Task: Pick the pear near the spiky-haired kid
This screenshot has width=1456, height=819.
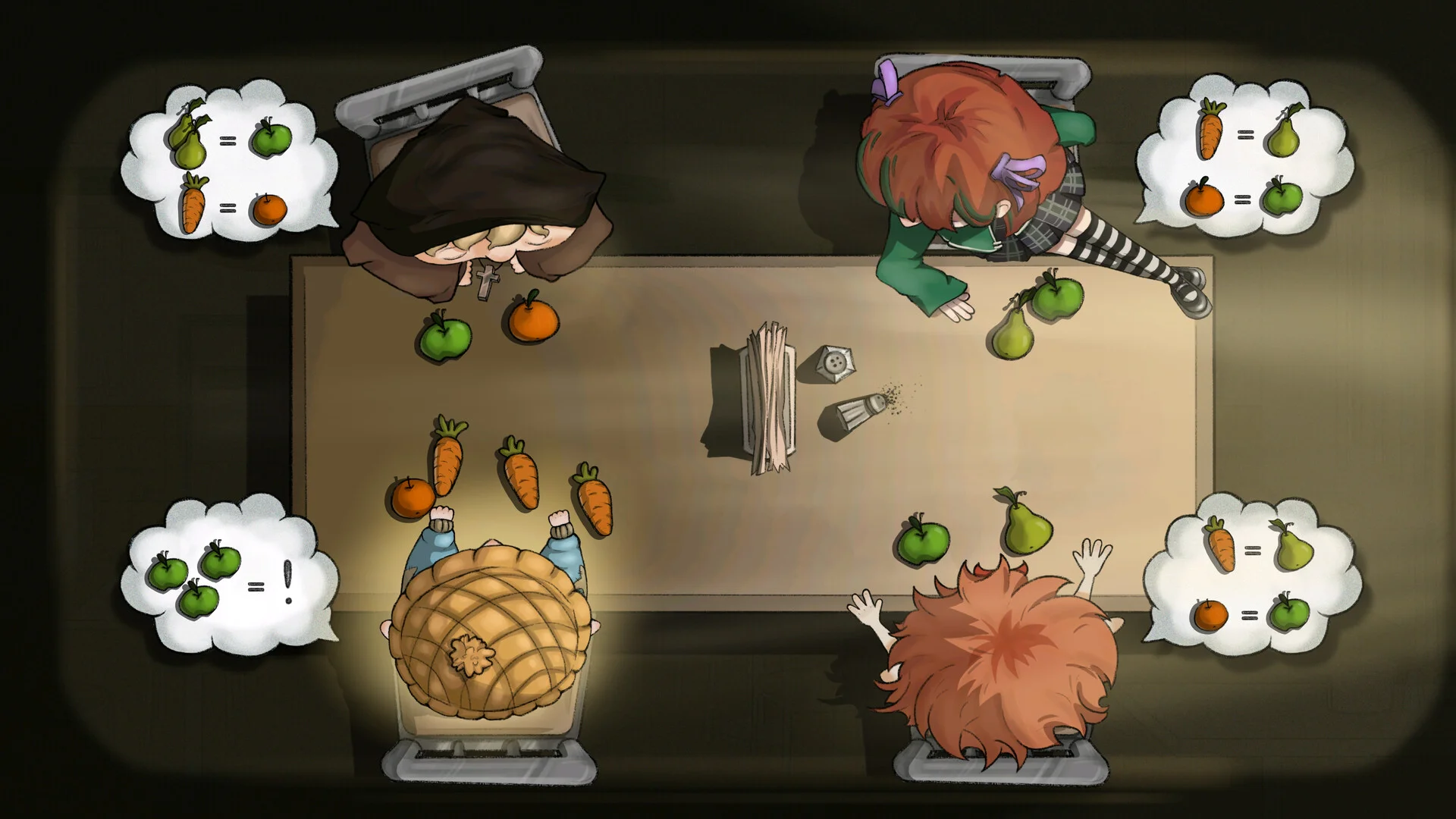Action: tap(1027, 525)
